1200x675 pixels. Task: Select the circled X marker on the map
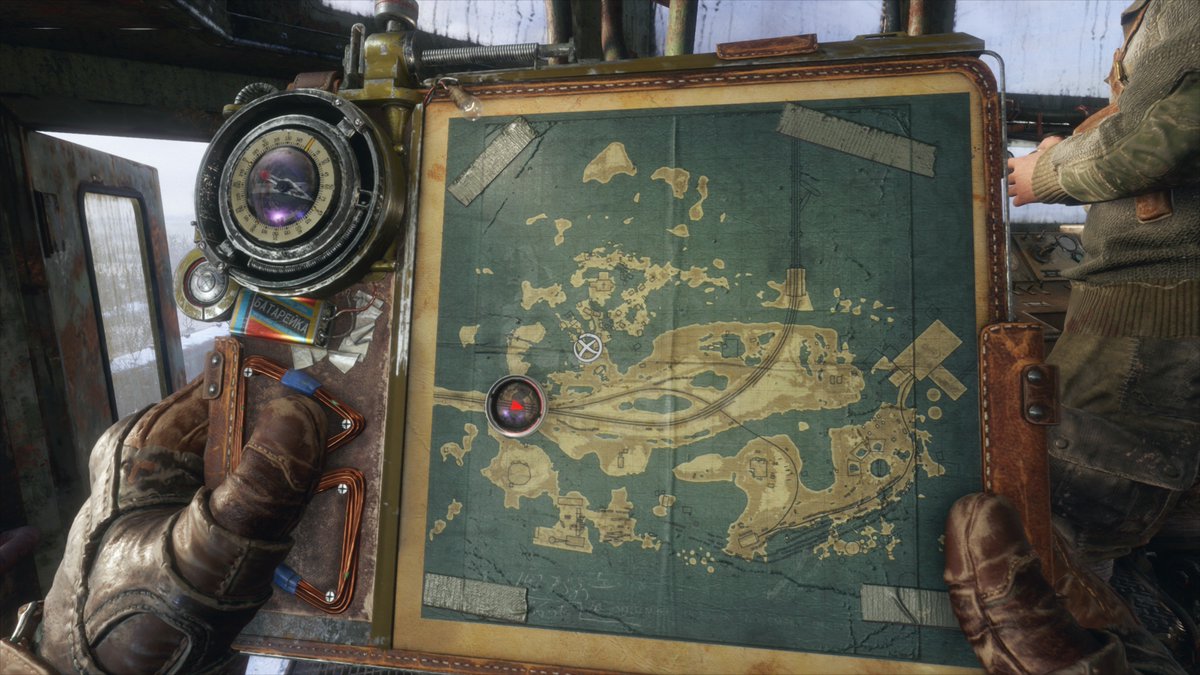588,348
